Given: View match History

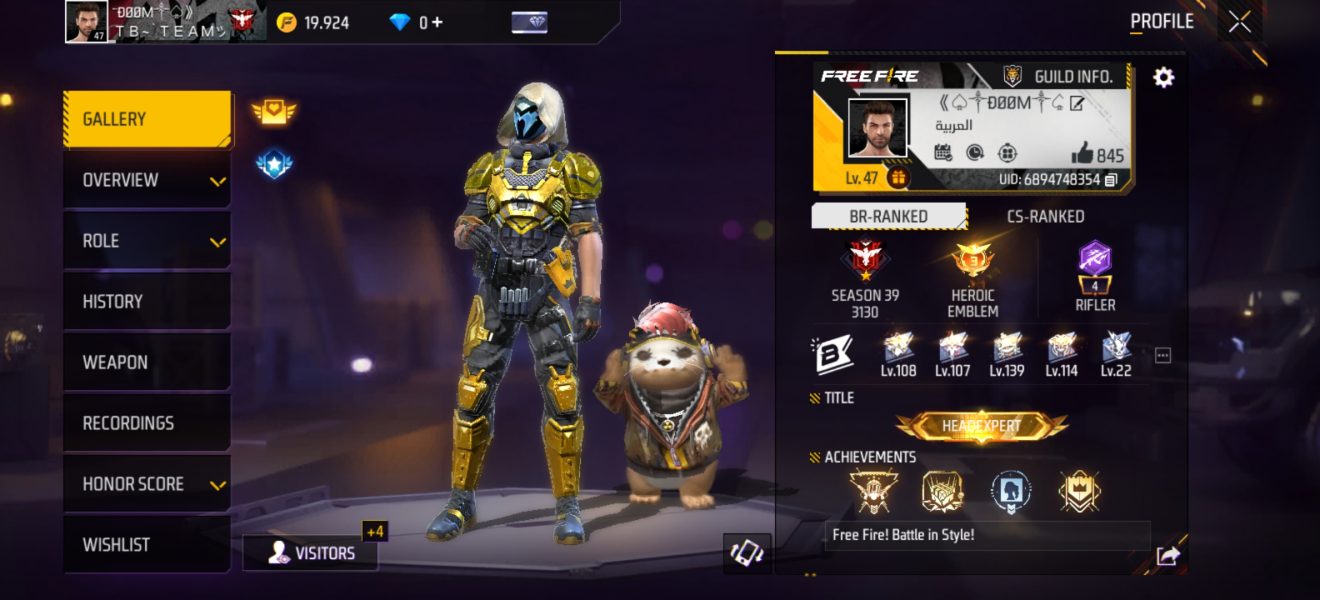Looking at the screenshot, I should tap(146, 301).
